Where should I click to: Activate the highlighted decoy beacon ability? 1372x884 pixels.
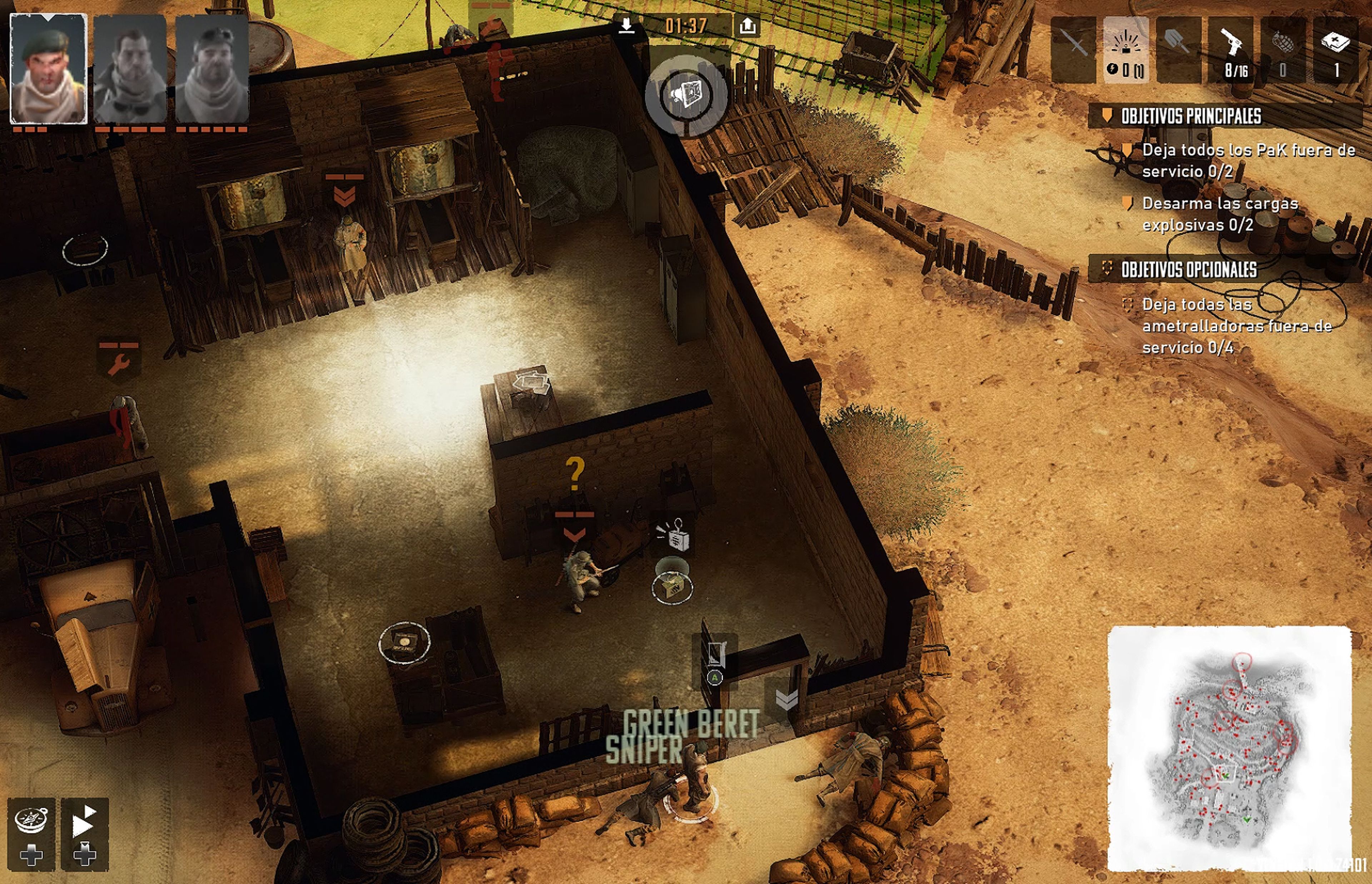[1126, 49]
